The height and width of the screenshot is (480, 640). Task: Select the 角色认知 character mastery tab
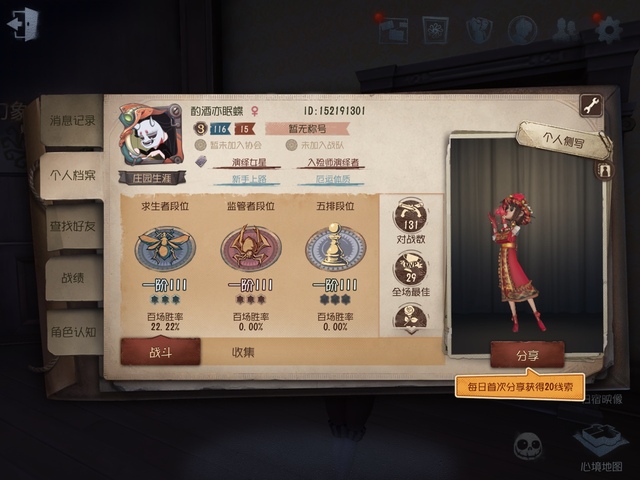click(73, 331)
